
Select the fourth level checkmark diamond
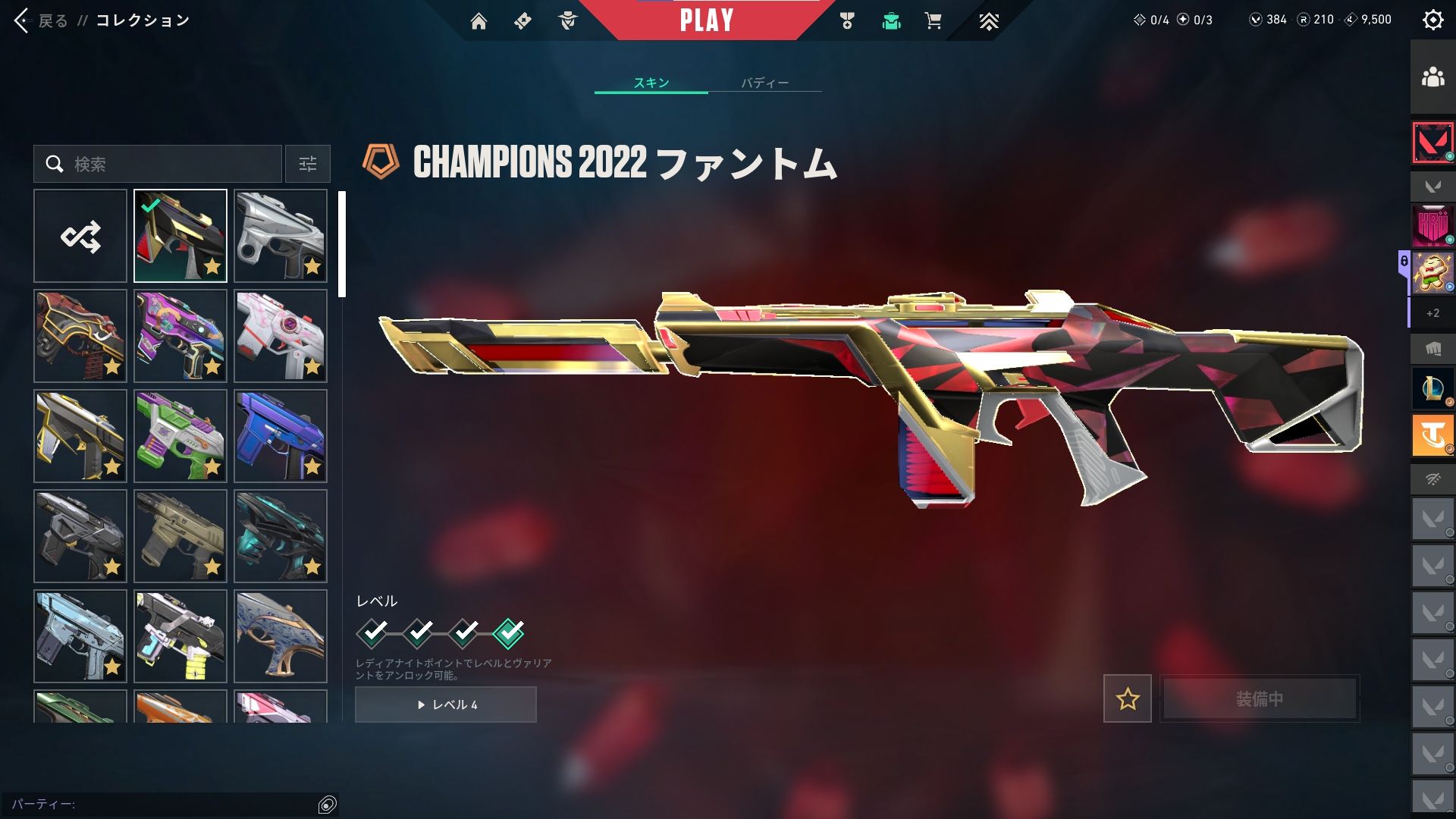(508, 632)
